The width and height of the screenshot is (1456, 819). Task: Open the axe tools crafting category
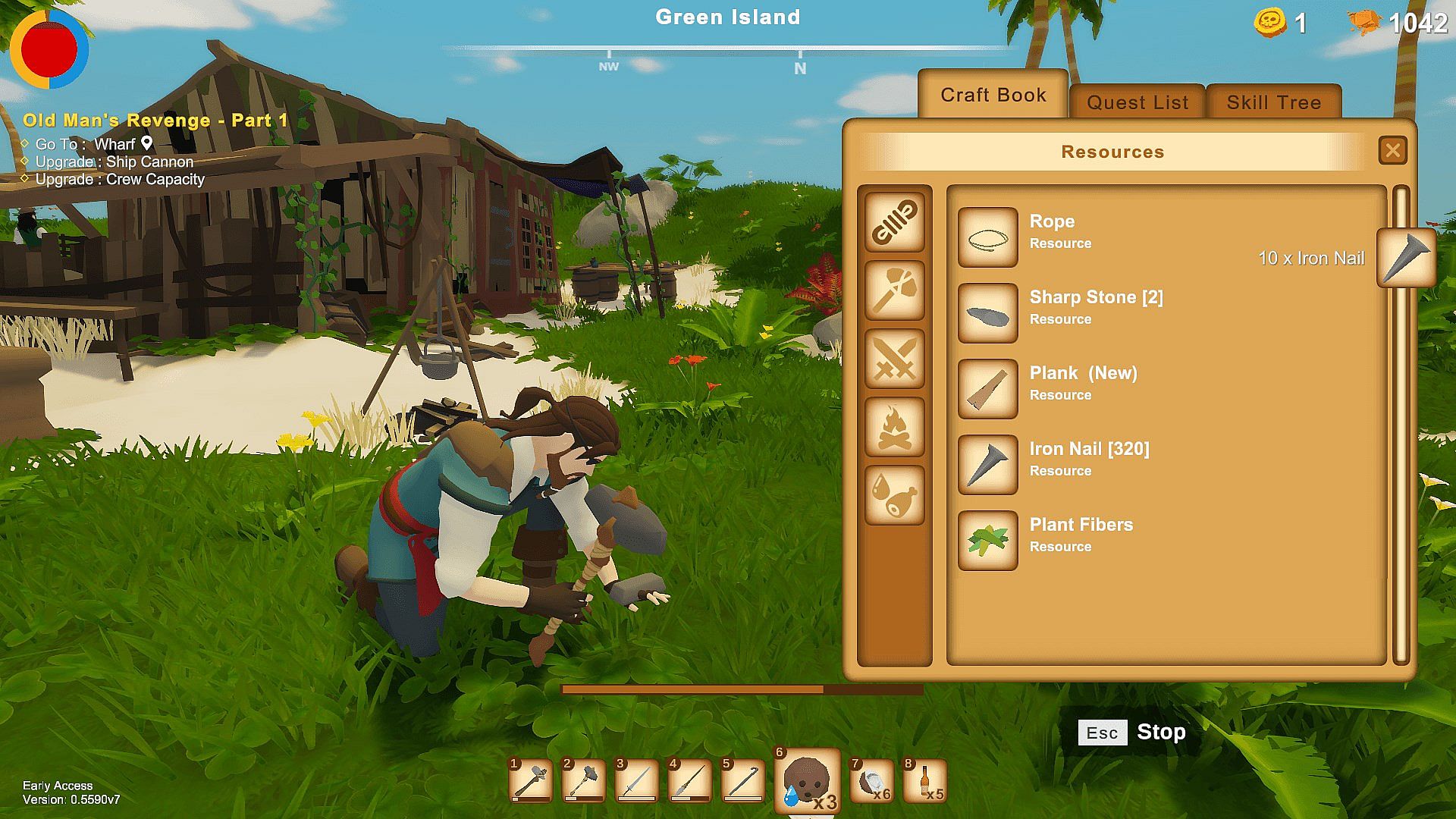click(x=895, y=290)
